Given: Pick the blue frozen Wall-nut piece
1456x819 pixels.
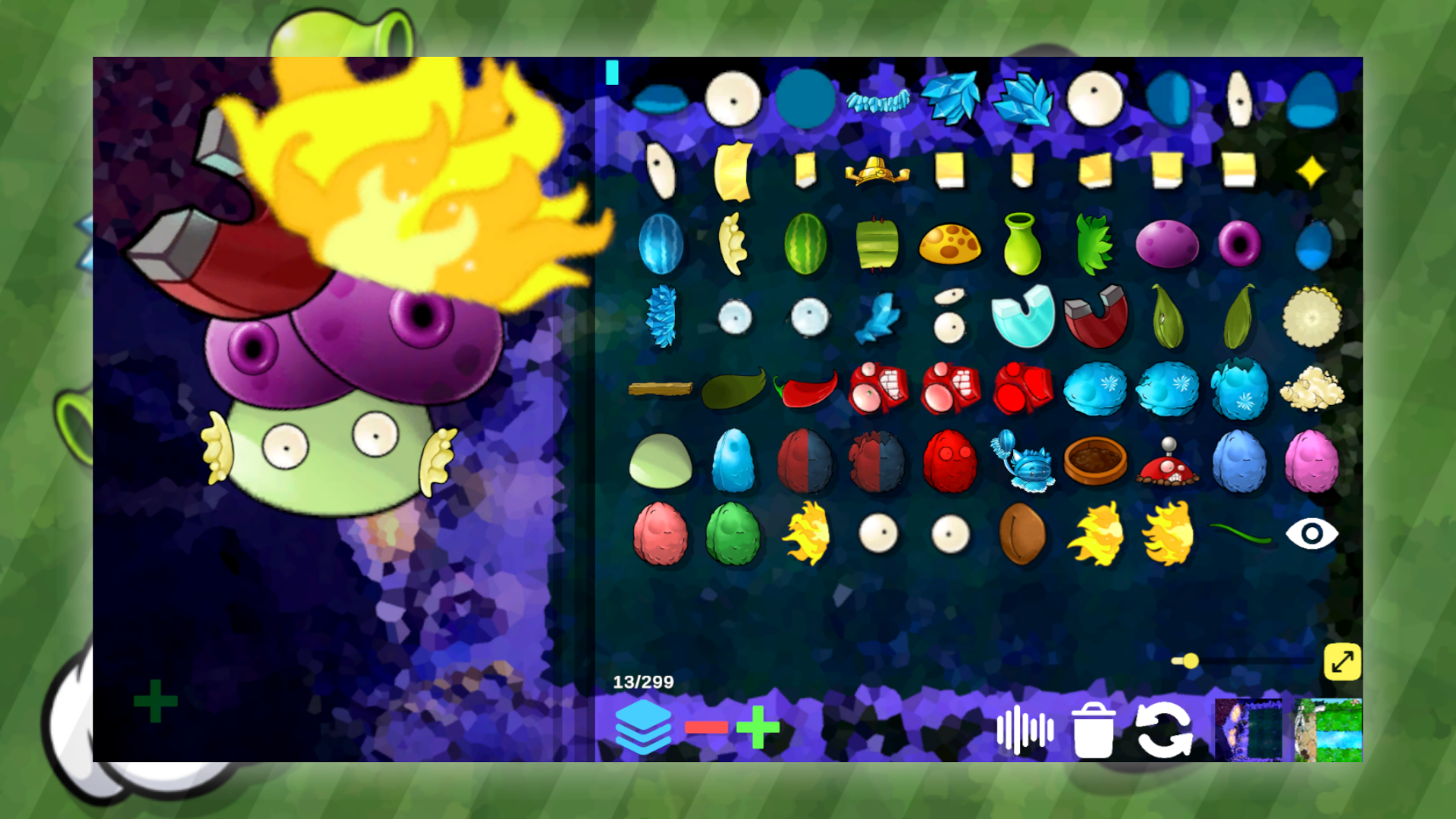Looking at the screenshot, I should 1094,390.
